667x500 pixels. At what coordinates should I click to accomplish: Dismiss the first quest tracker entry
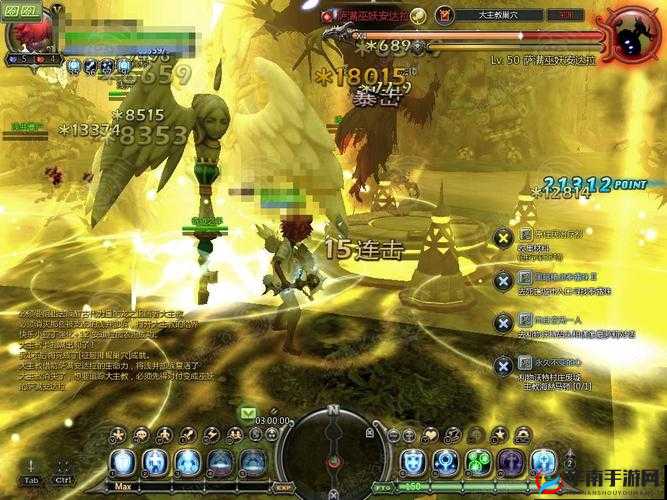point(503,239)
